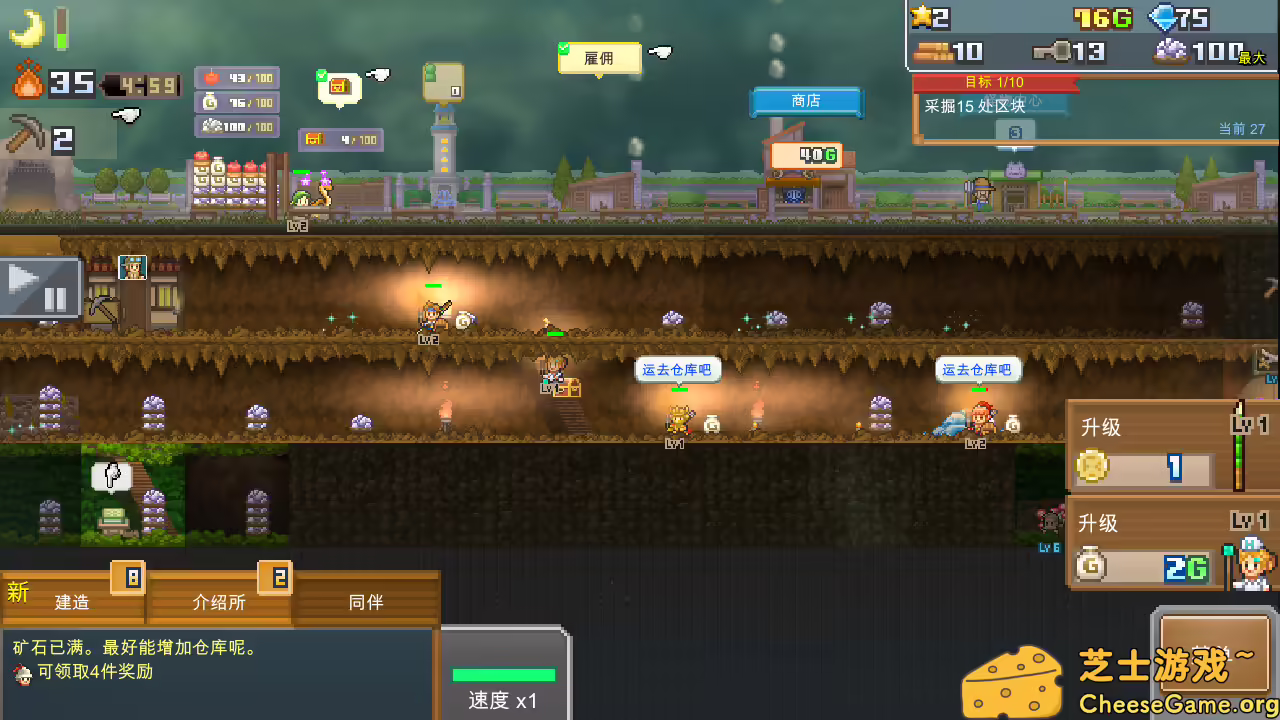Viewport: 1280px width, 720px height.
Task: Open the treasure chest notification bubble
Action: (338, 90)
